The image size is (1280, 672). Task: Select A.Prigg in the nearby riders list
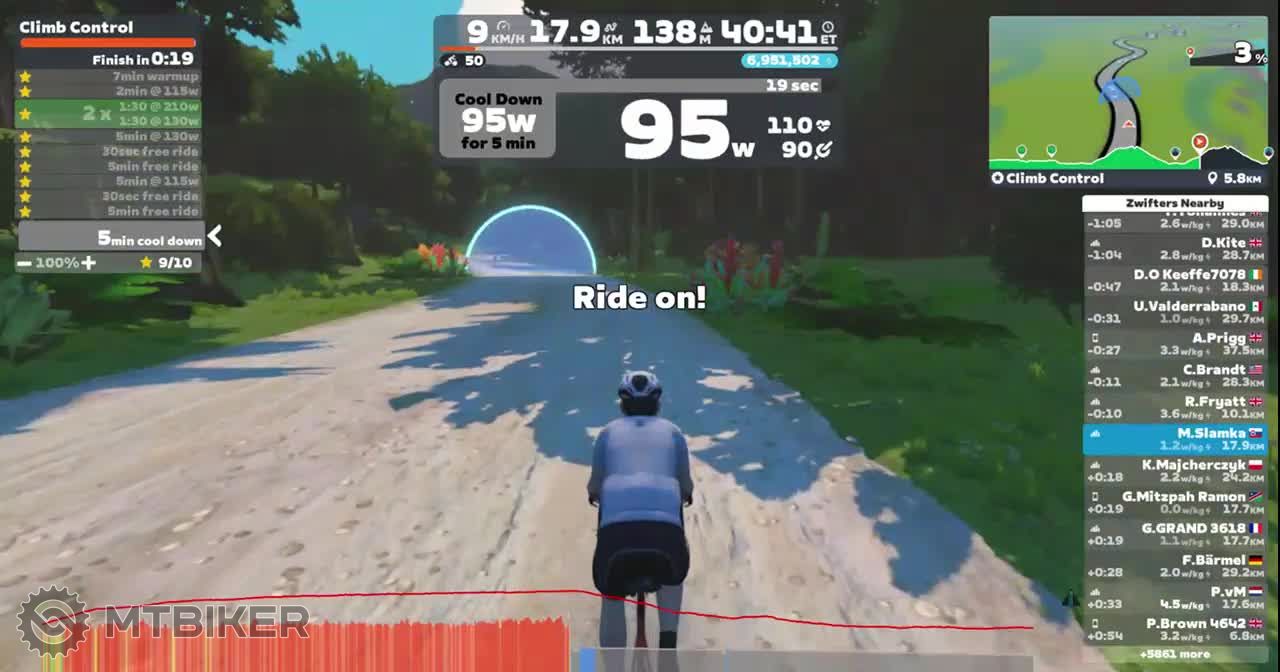tap(1175, 344)
